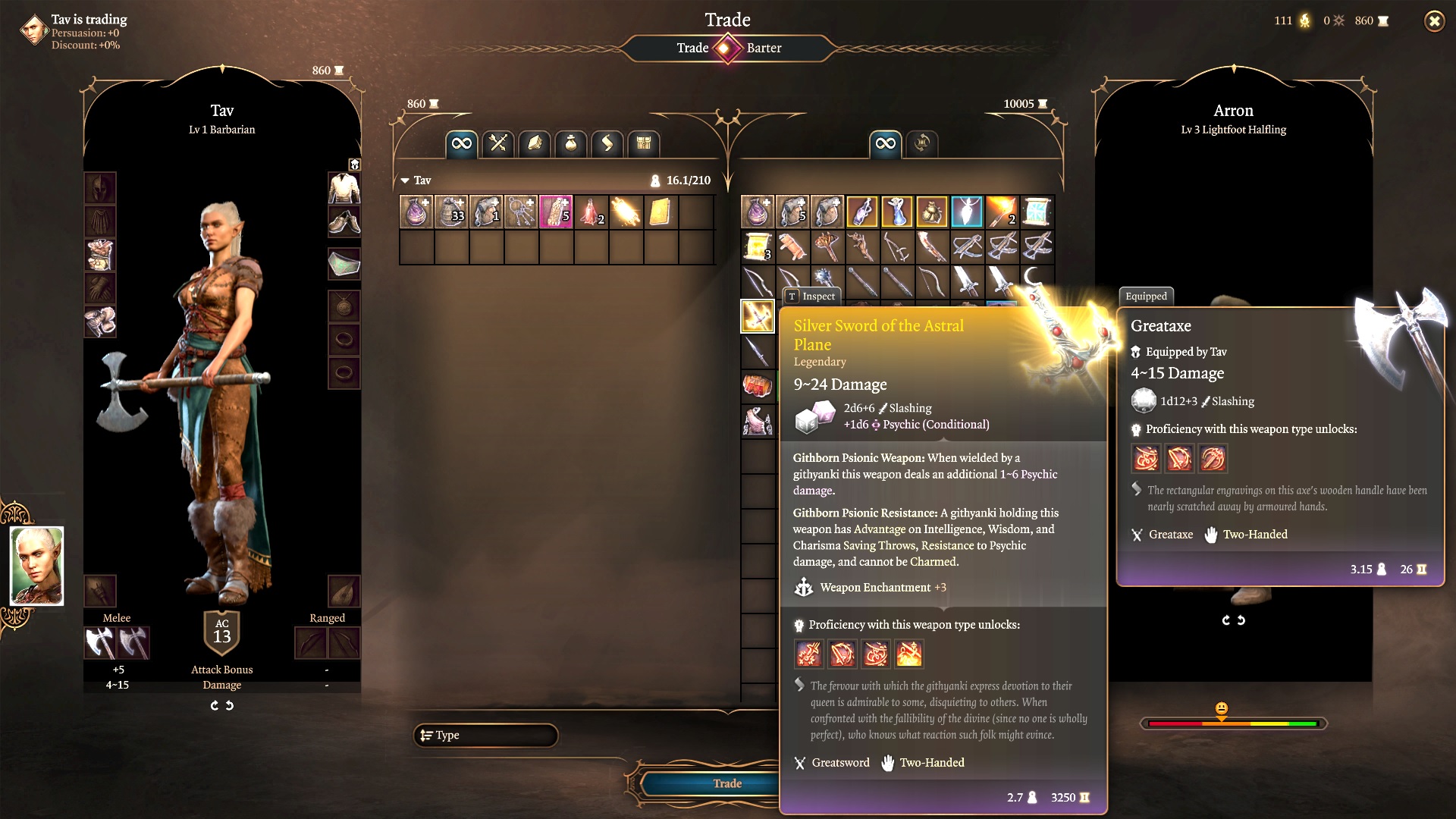Close the trade window
The image size is (1456, 819).
(1434, 21)
